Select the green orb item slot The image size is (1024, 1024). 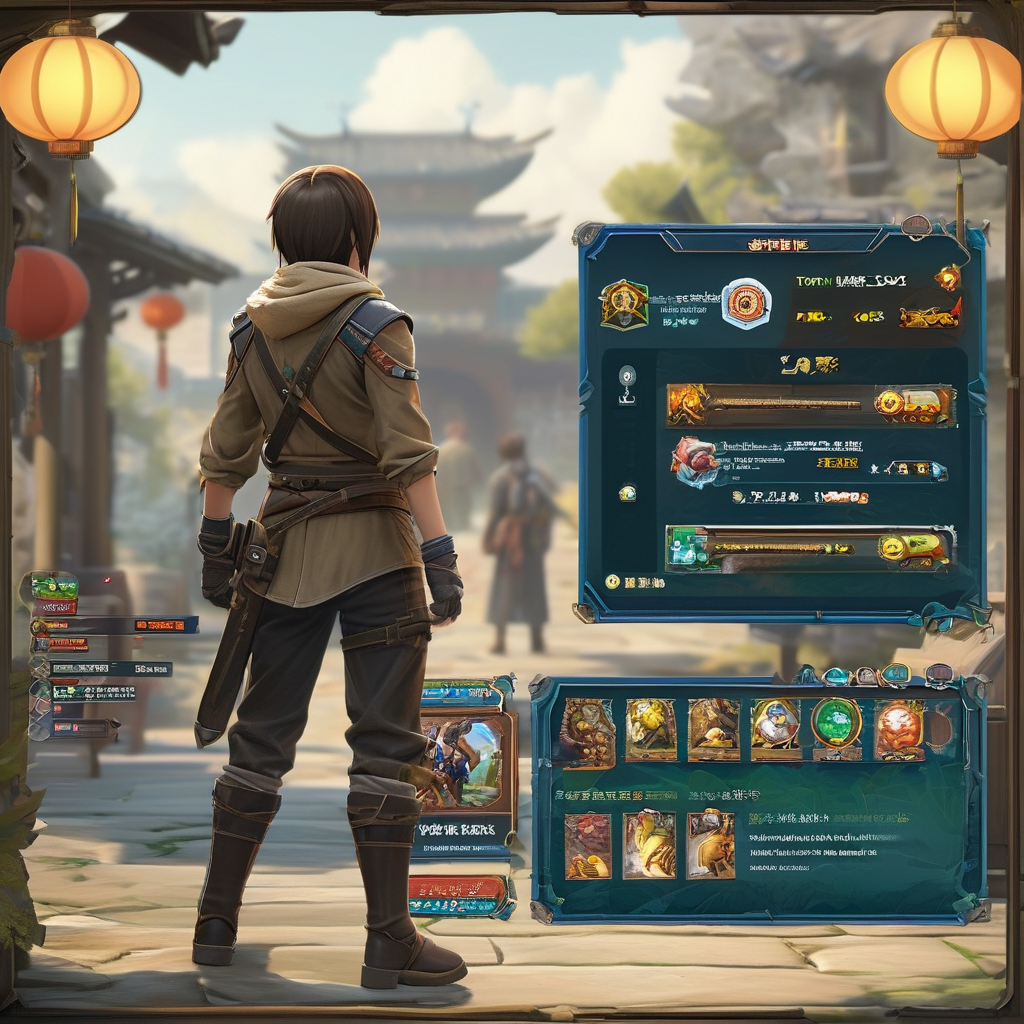coord(836,723)
